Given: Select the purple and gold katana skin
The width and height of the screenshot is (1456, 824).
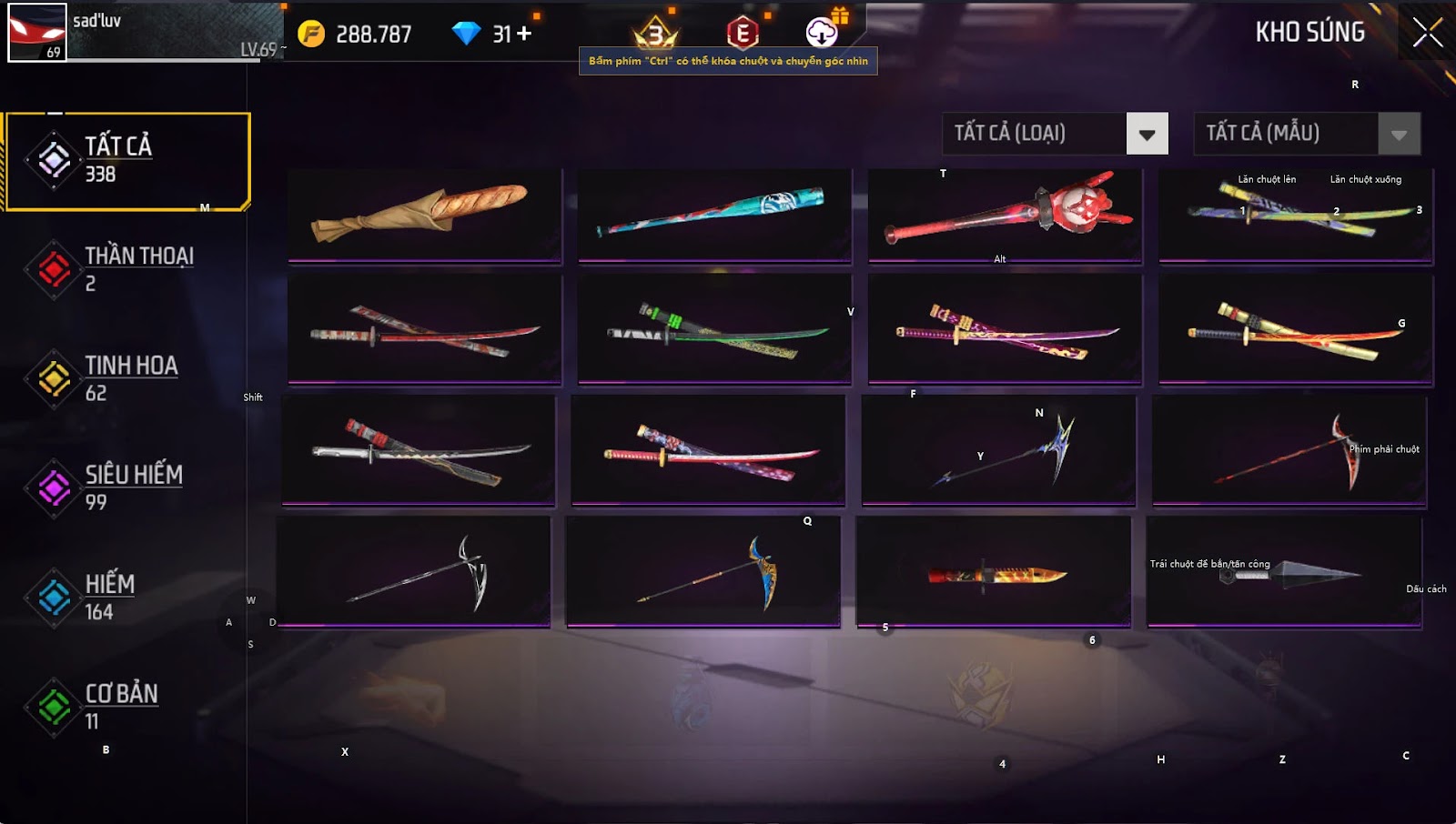Looking at the screenshot, I should coord(1005,329).
